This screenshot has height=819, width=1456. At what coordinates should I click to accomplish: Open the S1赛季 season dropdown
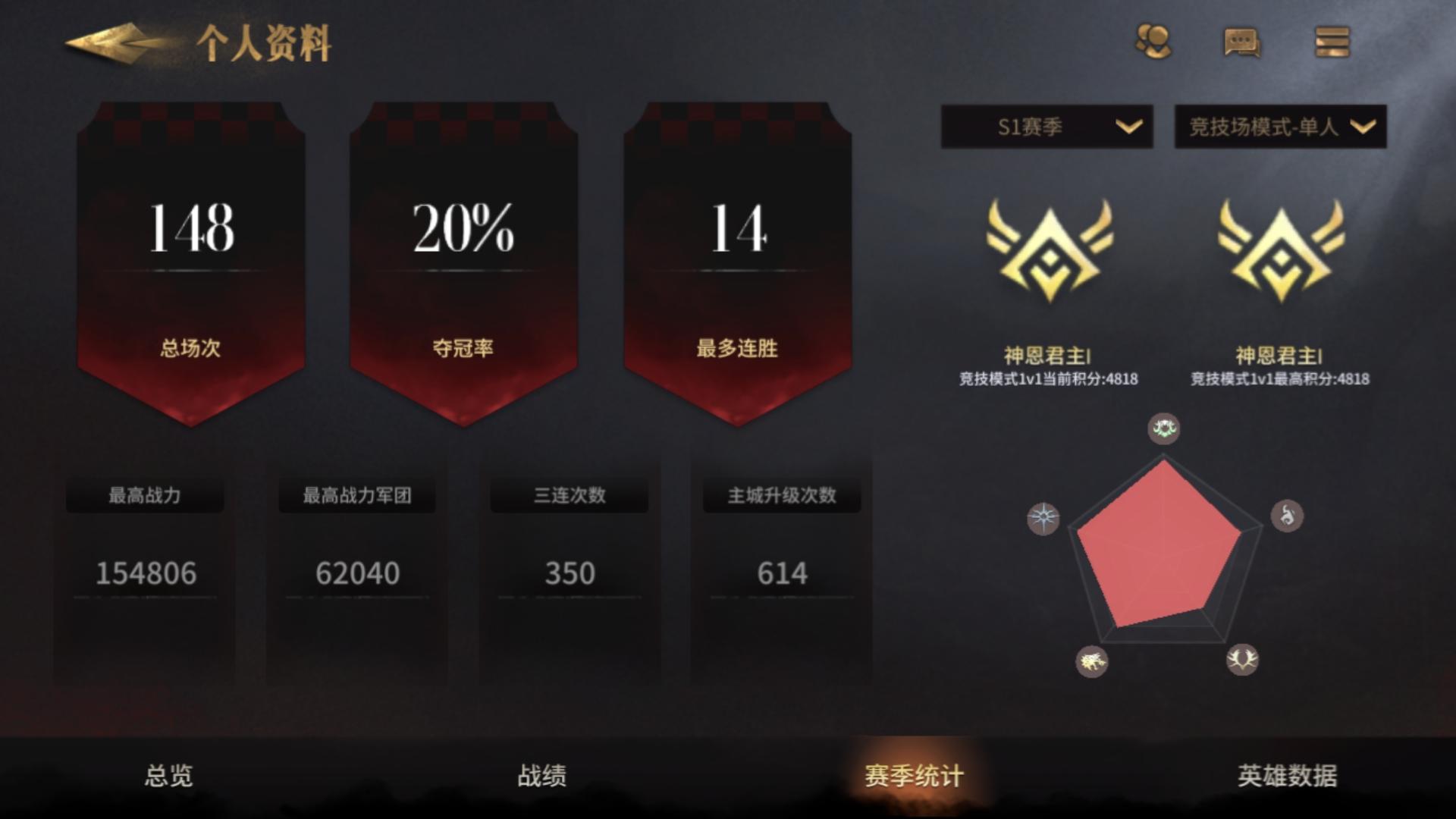tap(1045, 127)
